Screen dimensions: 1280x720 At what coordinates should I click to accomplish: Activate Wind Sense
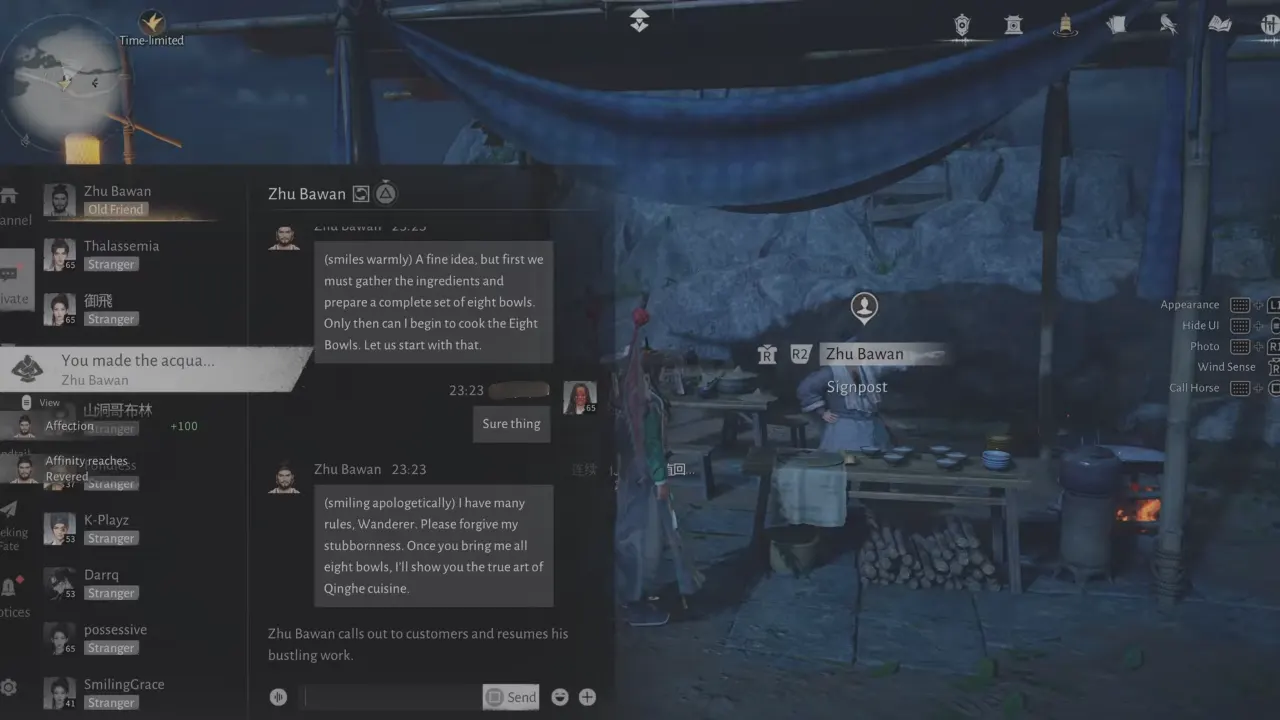click(1225, 366)
